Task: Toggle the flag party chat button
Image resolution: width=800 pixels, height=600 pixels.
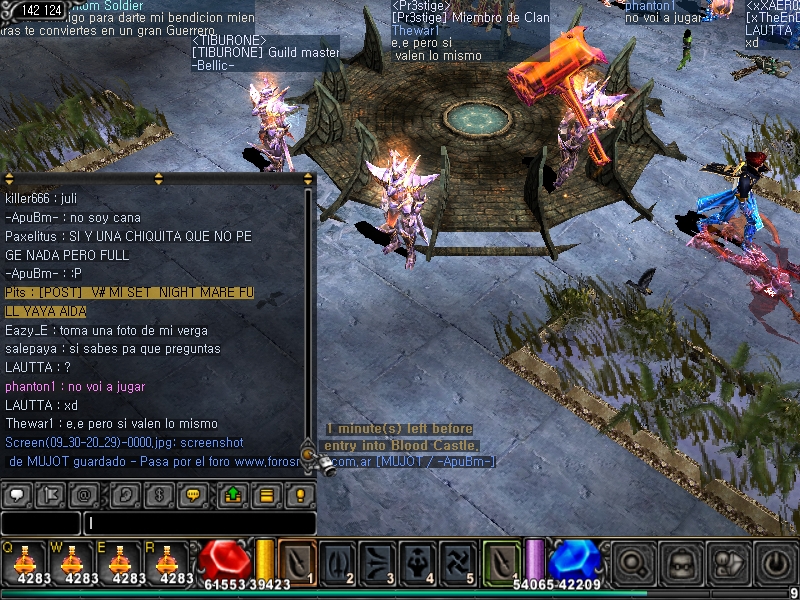Action: click(x=50, y=494)
